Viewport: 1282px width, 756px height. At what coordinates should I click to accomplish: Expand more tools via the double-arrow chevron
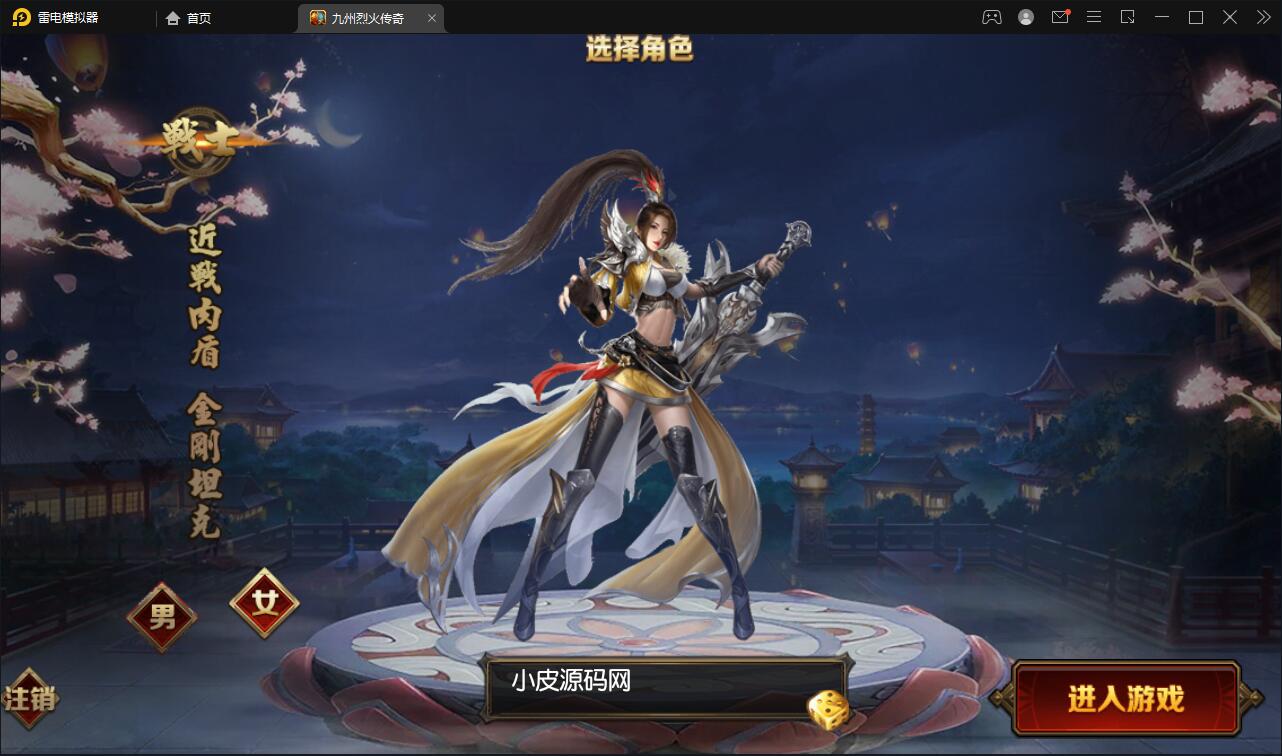[1262, 17]
